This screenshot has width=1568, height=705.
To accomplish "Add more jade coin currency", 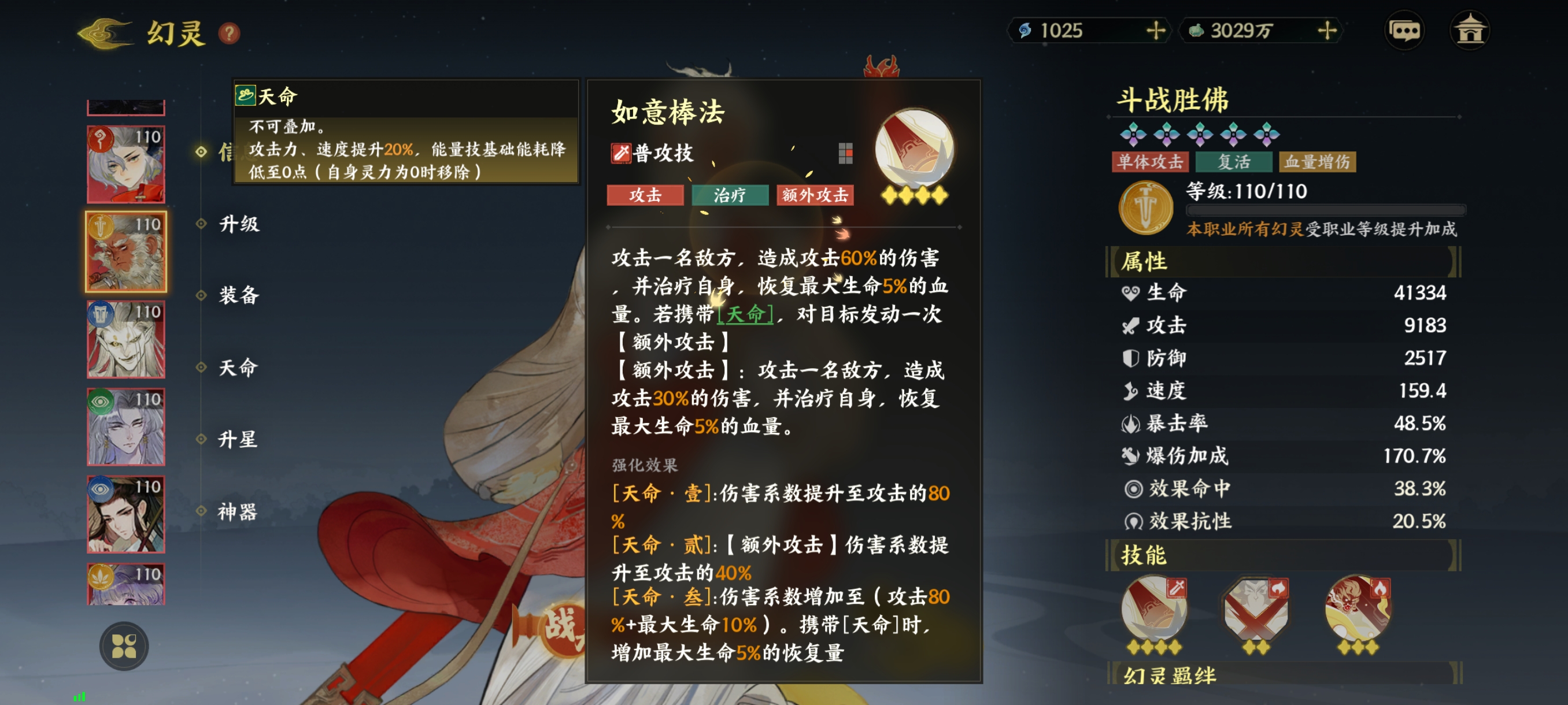I will click(1326, 31).
